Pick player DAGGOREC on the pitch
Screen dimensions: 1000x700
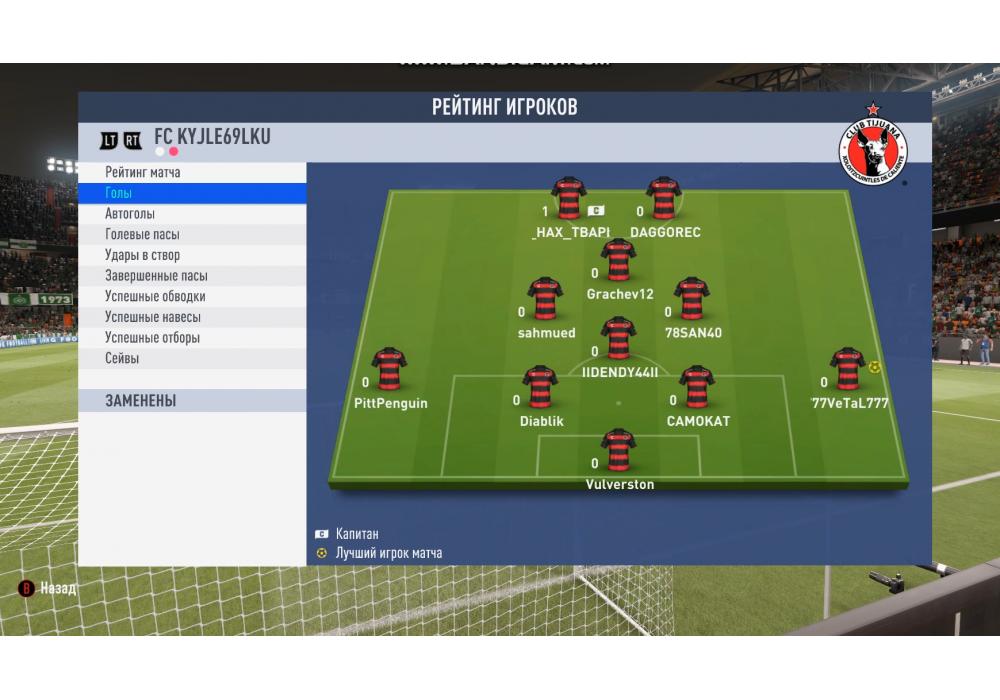[x=663, y=198]
